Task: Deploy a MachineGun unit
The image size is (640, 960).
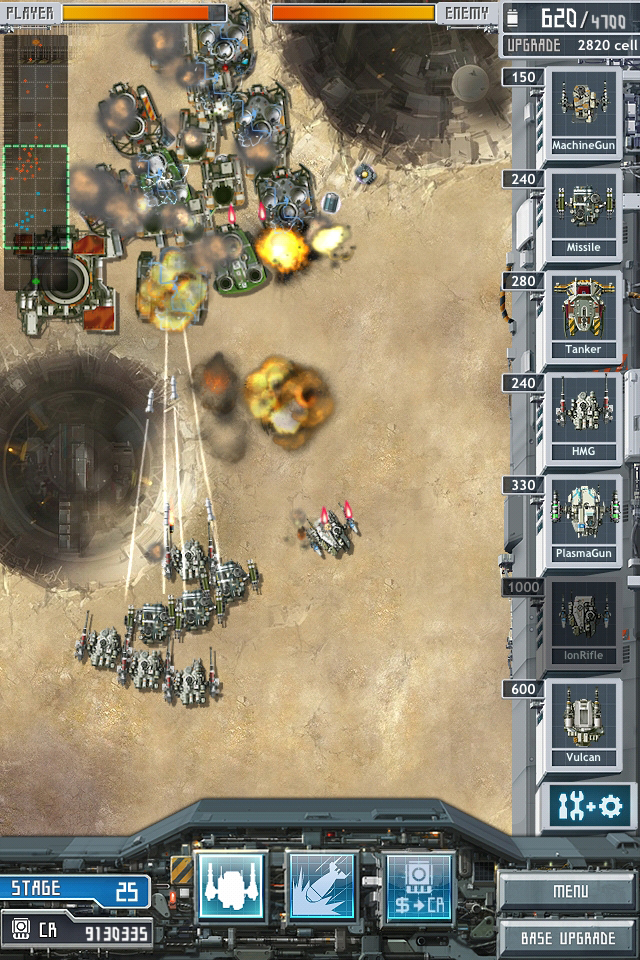Action: (583, 113)
